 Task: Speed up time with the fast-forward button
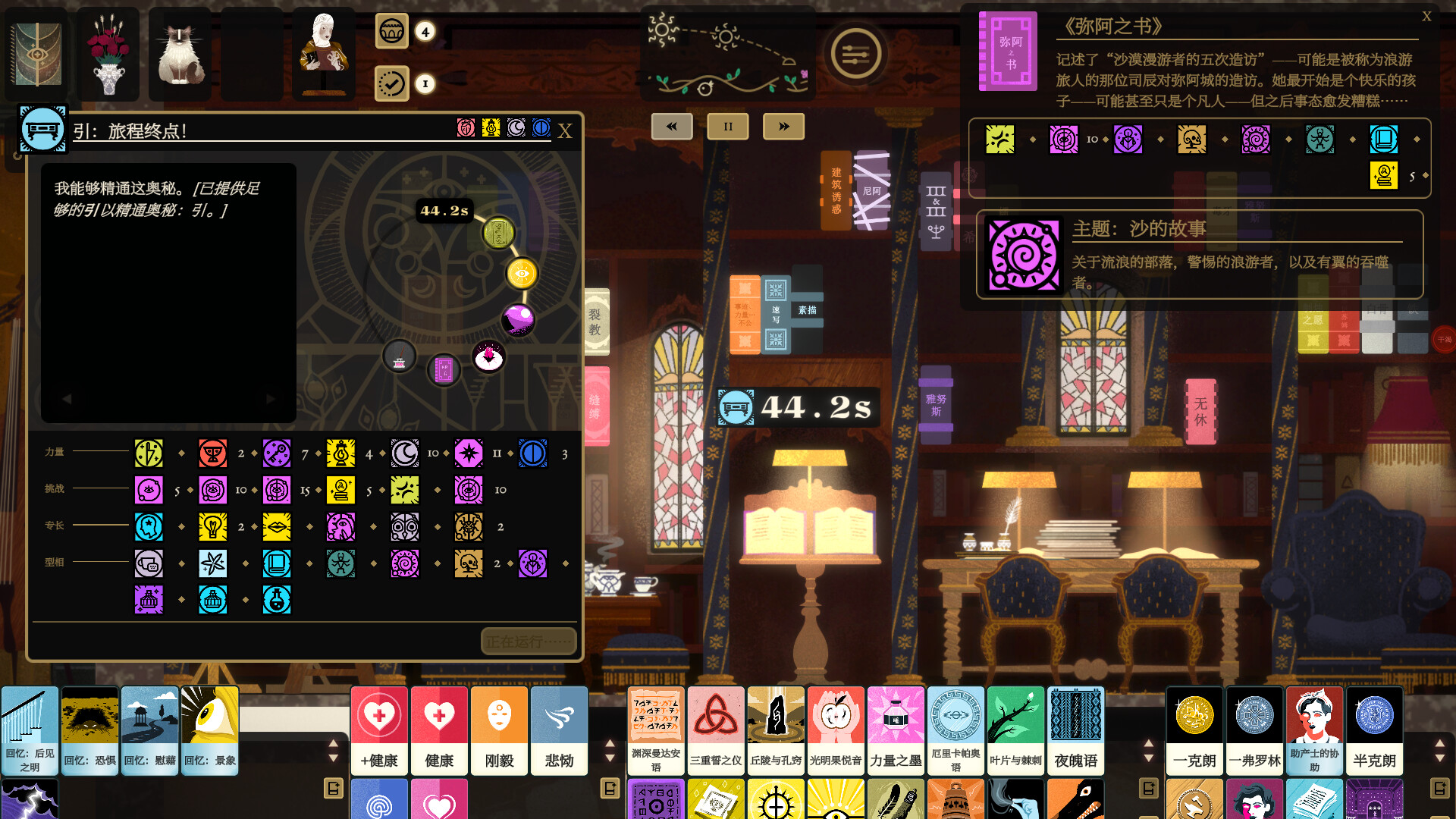point(783,127)
